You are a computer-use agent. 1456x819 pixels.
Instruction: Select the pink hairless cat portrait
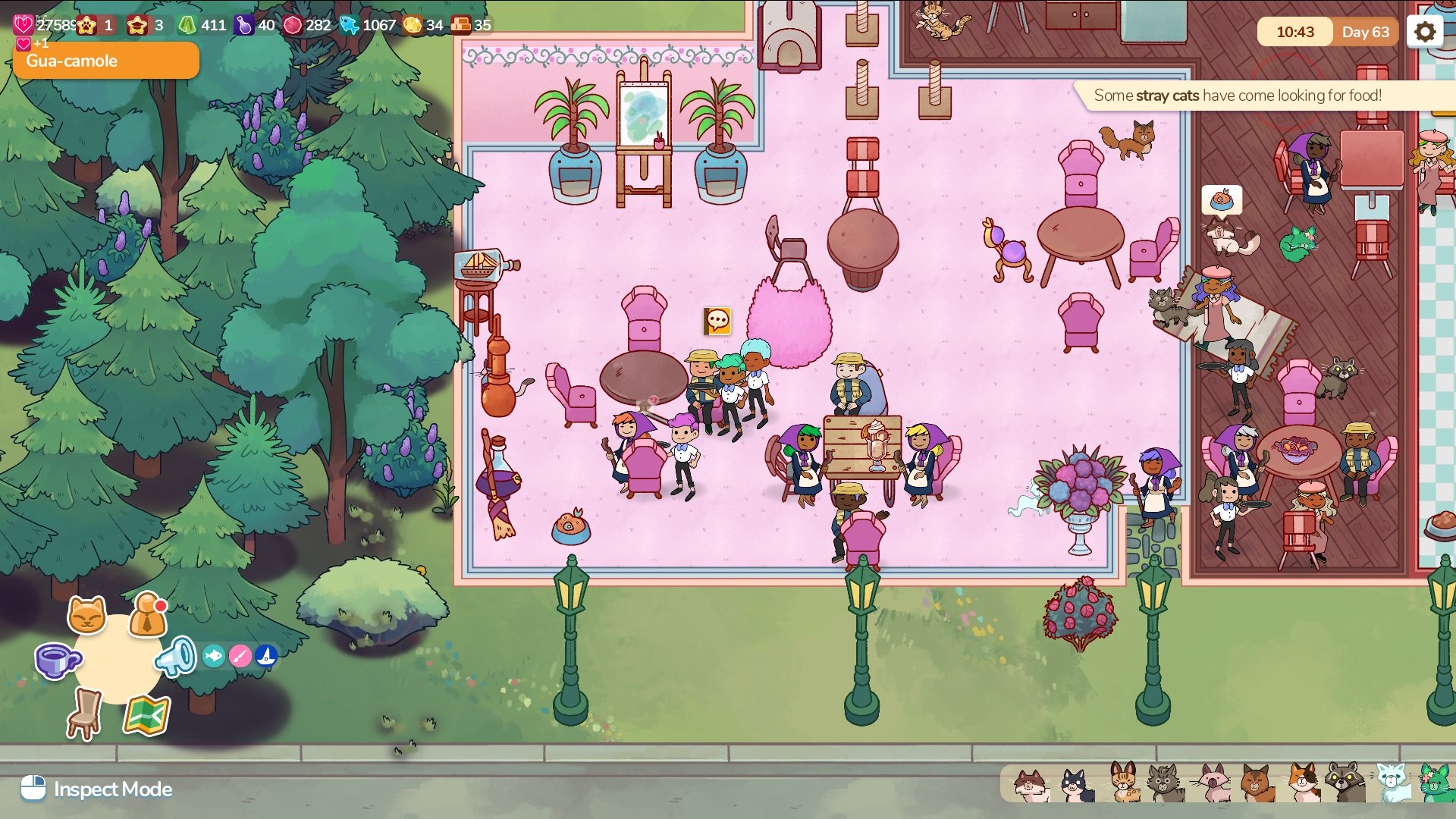click(1214, 783)
